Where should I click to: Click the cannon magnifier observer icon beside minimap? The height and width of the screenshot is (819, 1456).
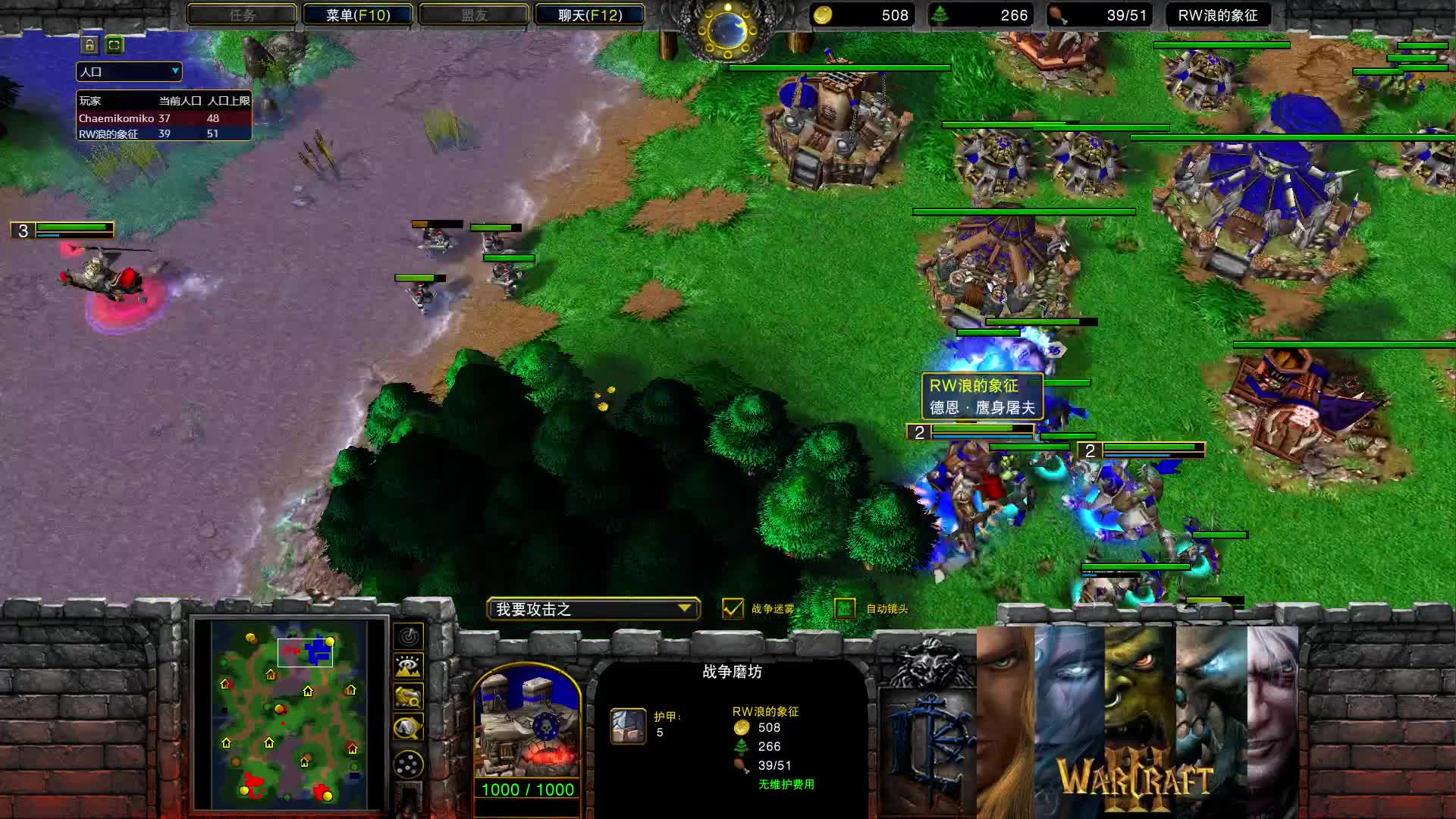click(x=407, y=696)
